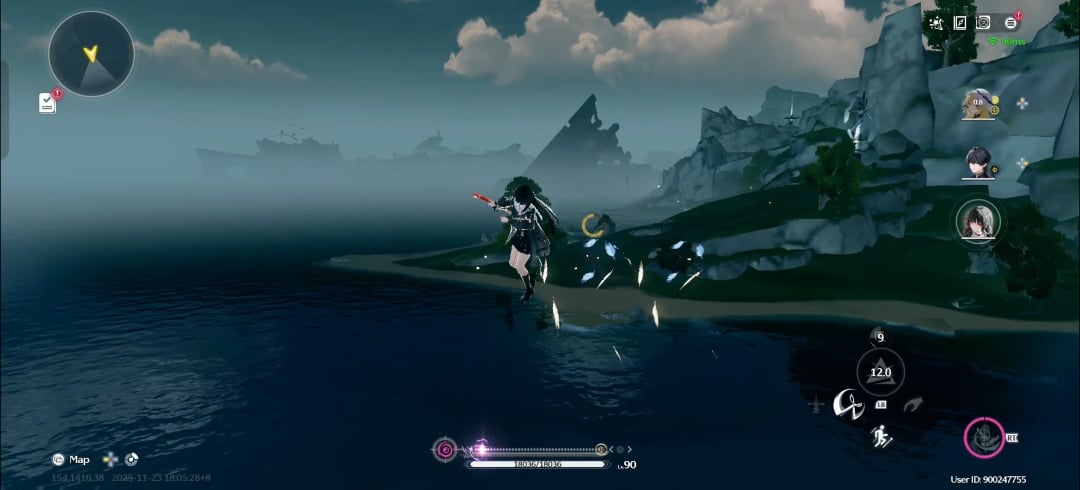This screenshot has height=490, width=1080.
Task: Open the main menu with three lines
Action: click(x=1010, y=22)
